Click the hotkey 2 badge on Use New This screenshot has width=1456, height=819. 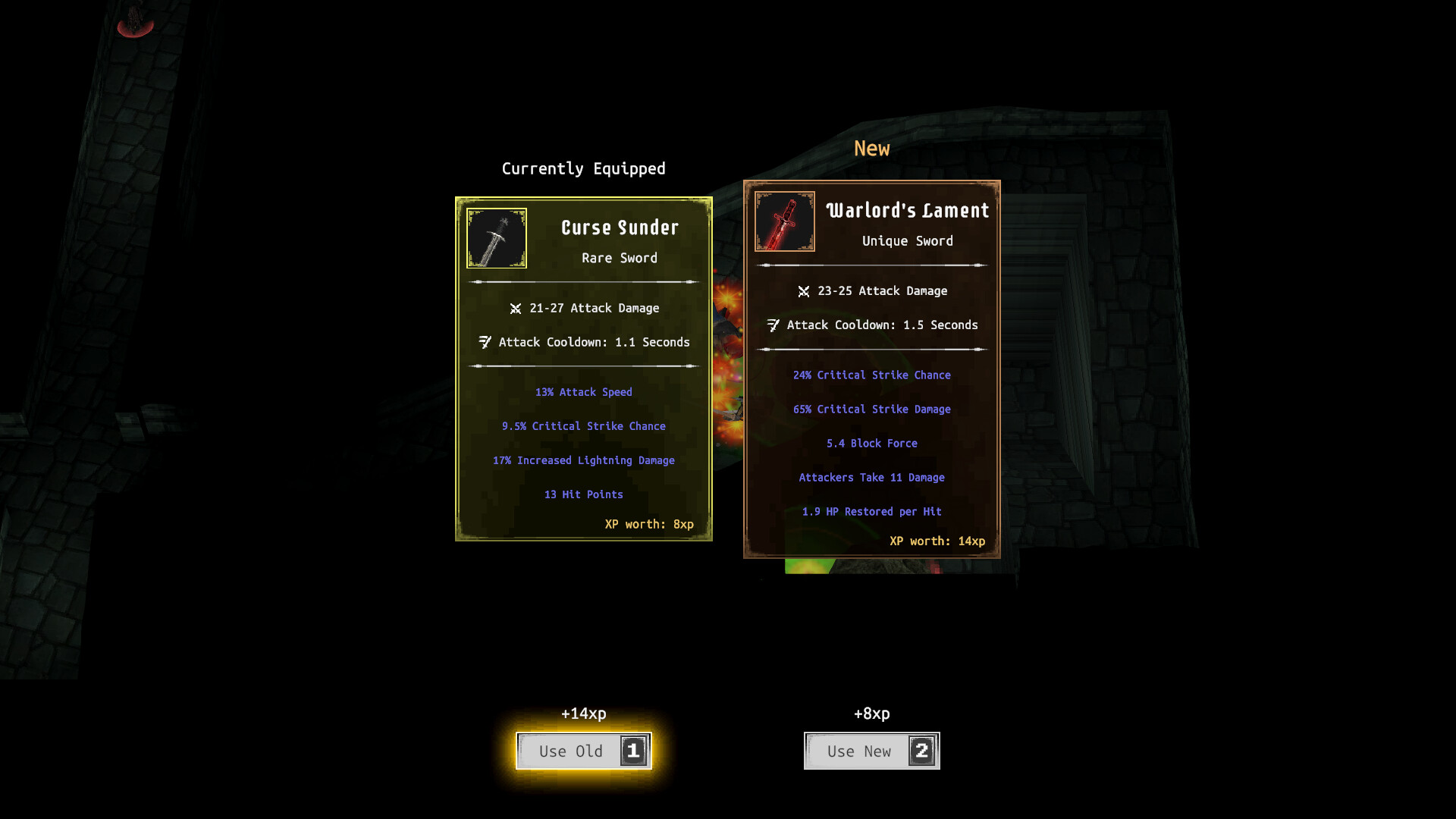(x=921, y=751)
